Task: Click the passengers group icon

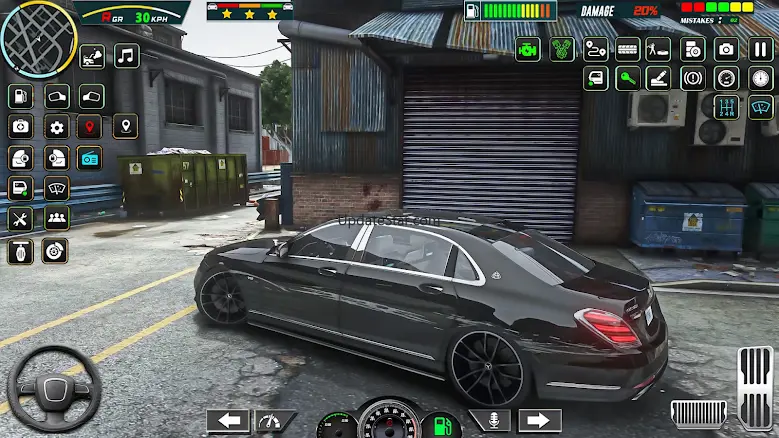Action: click(56, 219)
